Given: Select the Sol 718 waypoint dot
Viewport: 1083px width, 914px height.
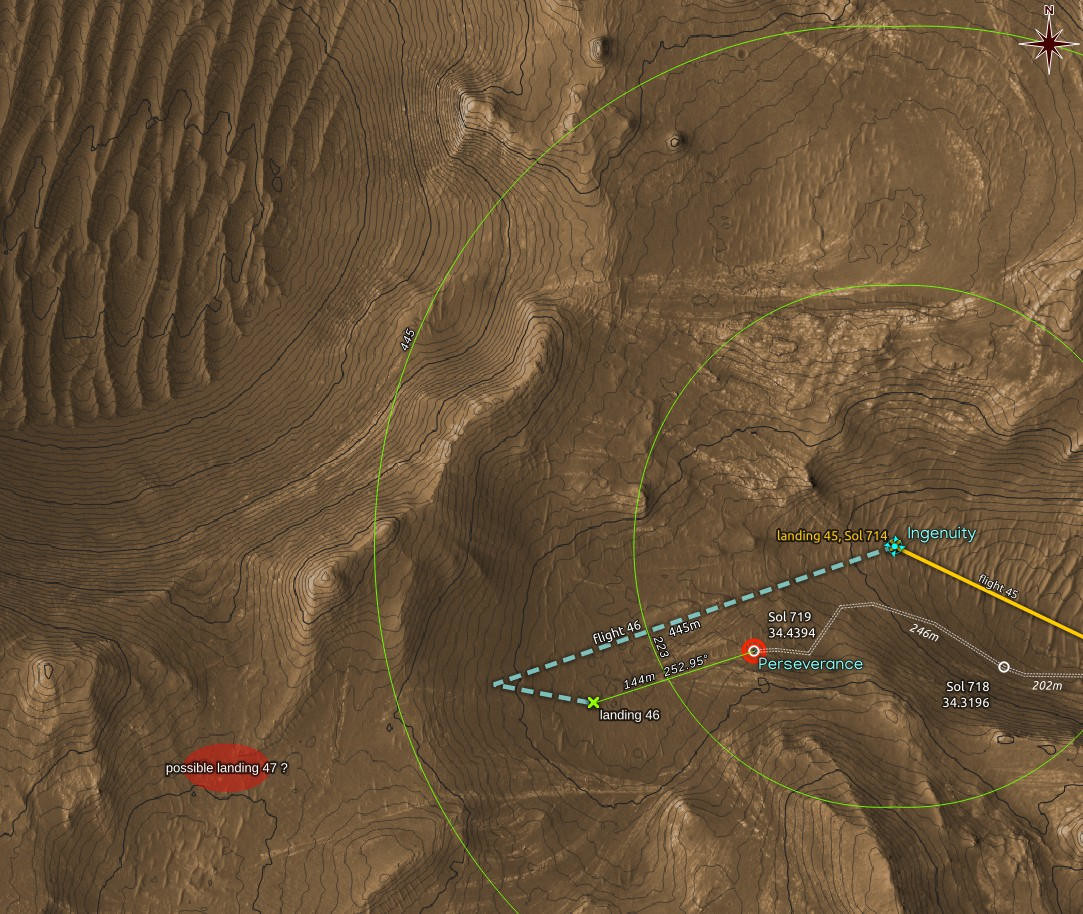Looking at the screenshot, I should 1004,667.
